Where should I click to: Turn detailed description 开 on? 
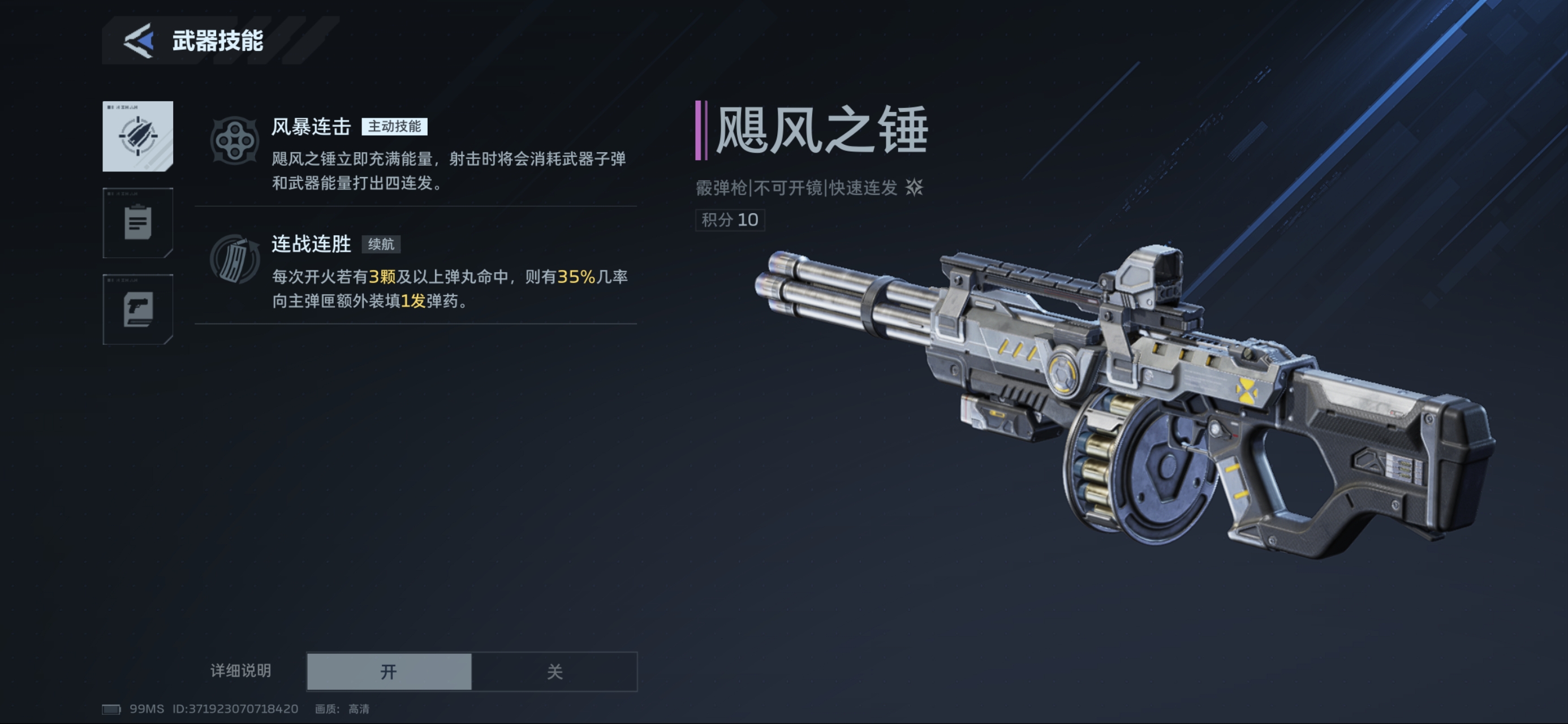(x=389, y=671)
